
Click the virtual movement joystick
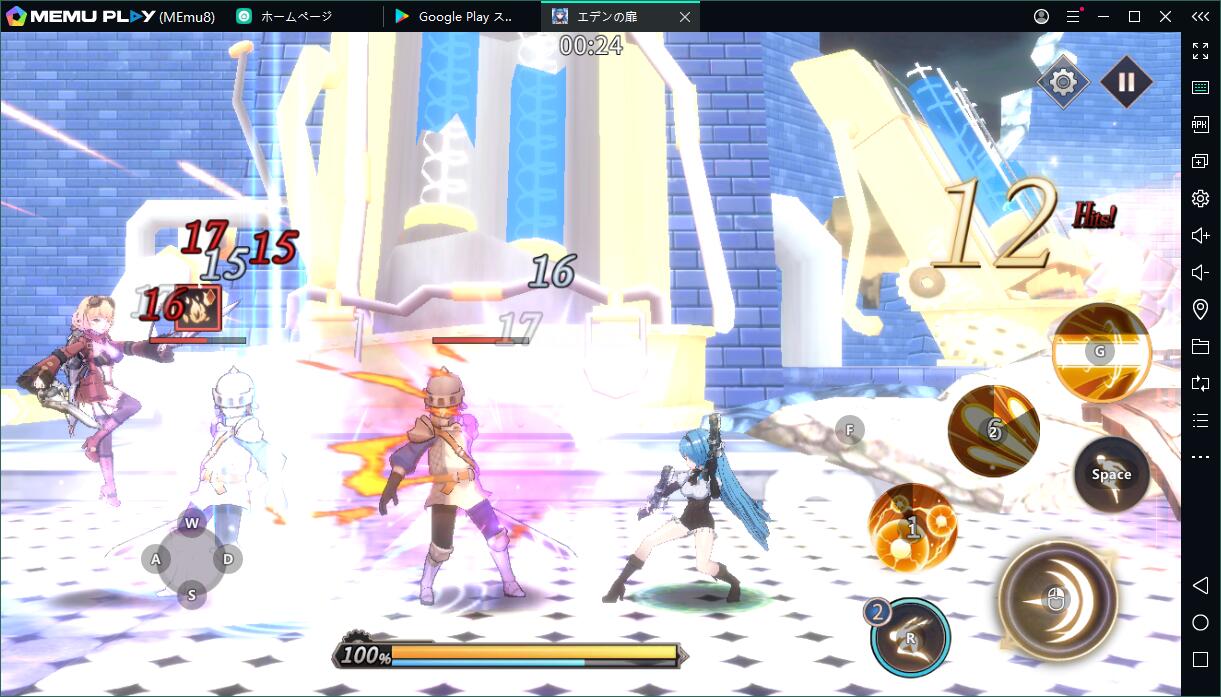click(x=192, y=559)
